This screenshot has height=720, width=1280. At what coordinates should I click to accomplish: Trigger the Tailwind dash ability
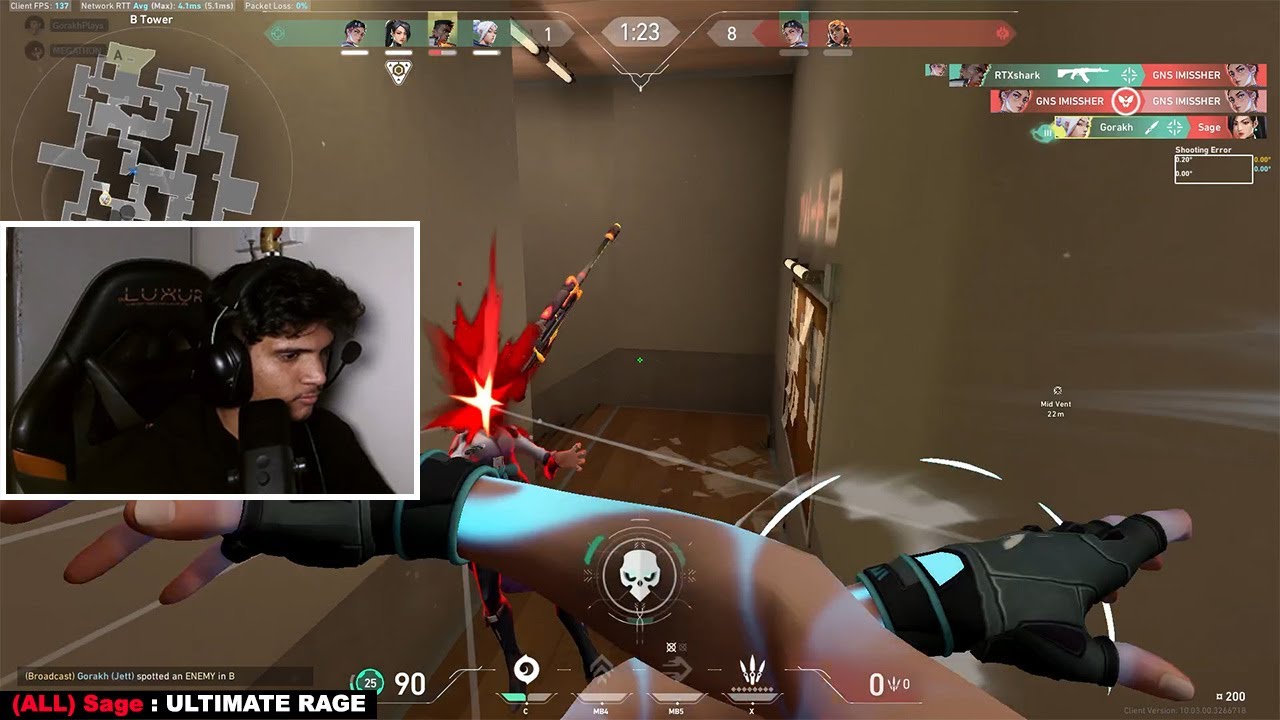(x=676, y=670)
